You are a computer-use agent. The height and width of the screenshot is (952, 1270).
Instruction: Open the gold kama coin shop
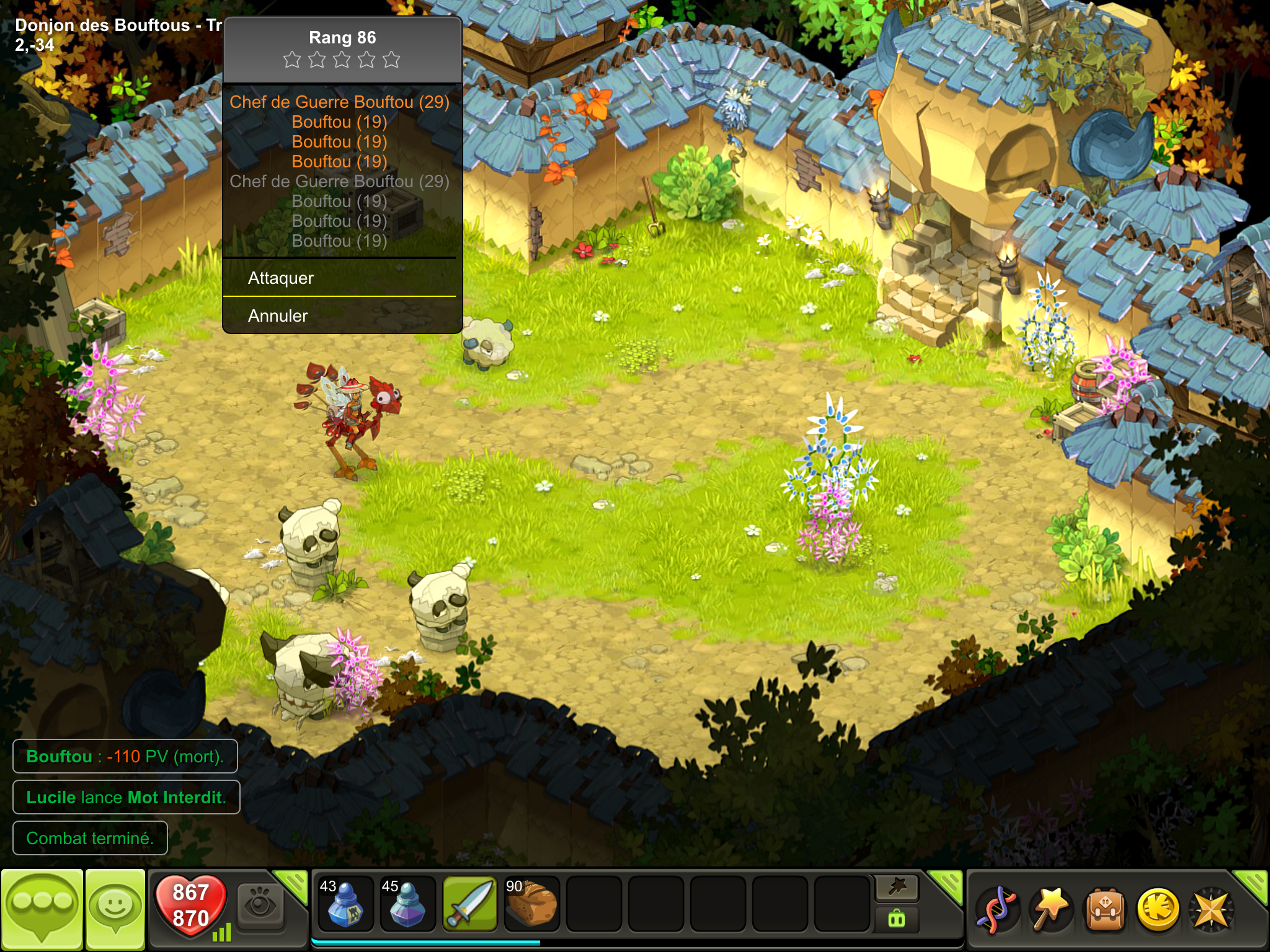coord(1157,910)
